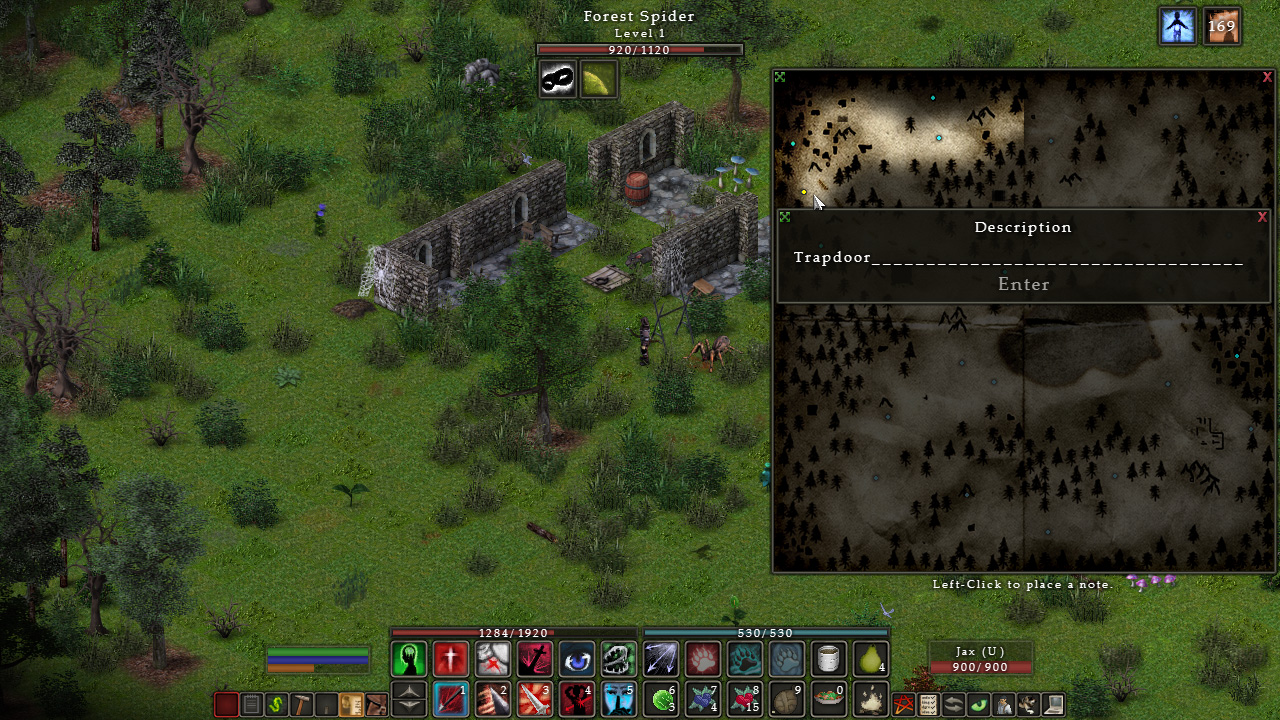1280x720 pixels.
Task: Confirm the note with the Enter button
Action: (x=1023, y=284)
